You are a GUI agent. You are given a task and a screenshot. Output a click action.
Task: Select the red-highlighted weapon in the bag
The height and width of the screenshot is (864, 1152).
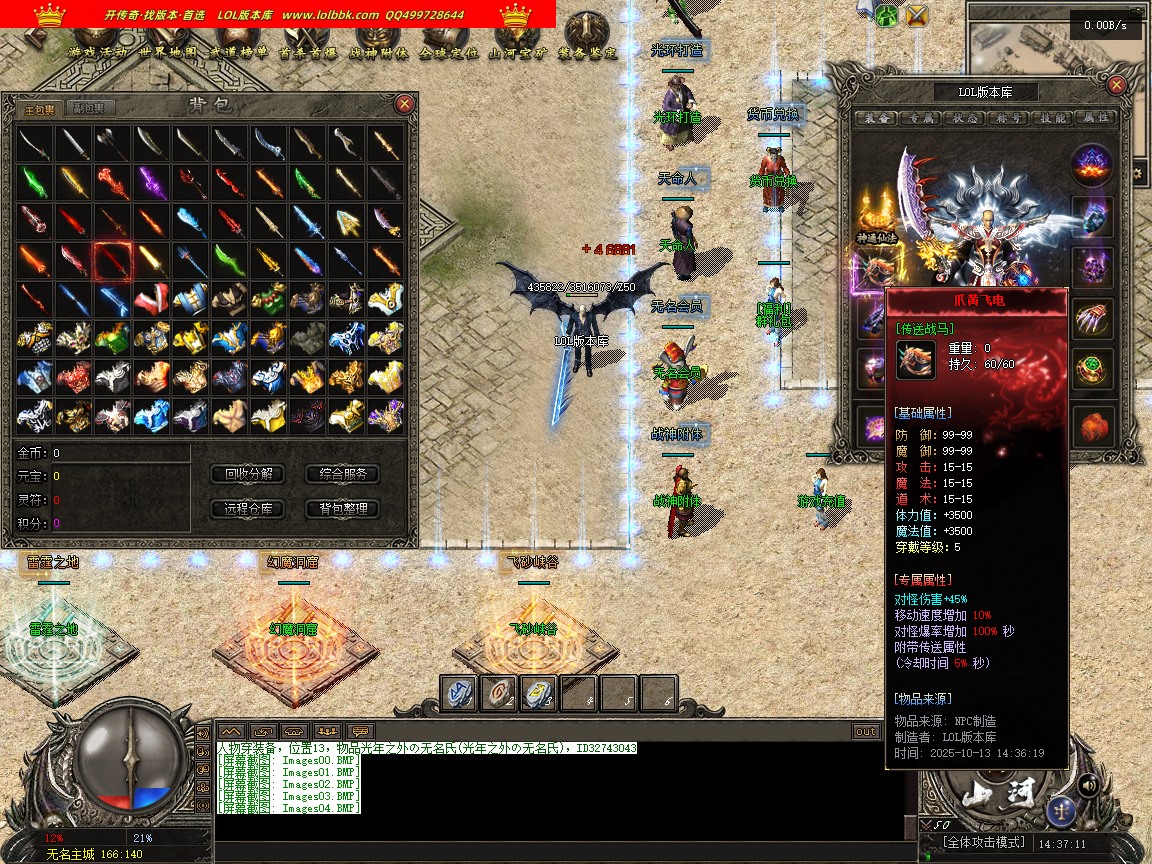pos(112,261)
